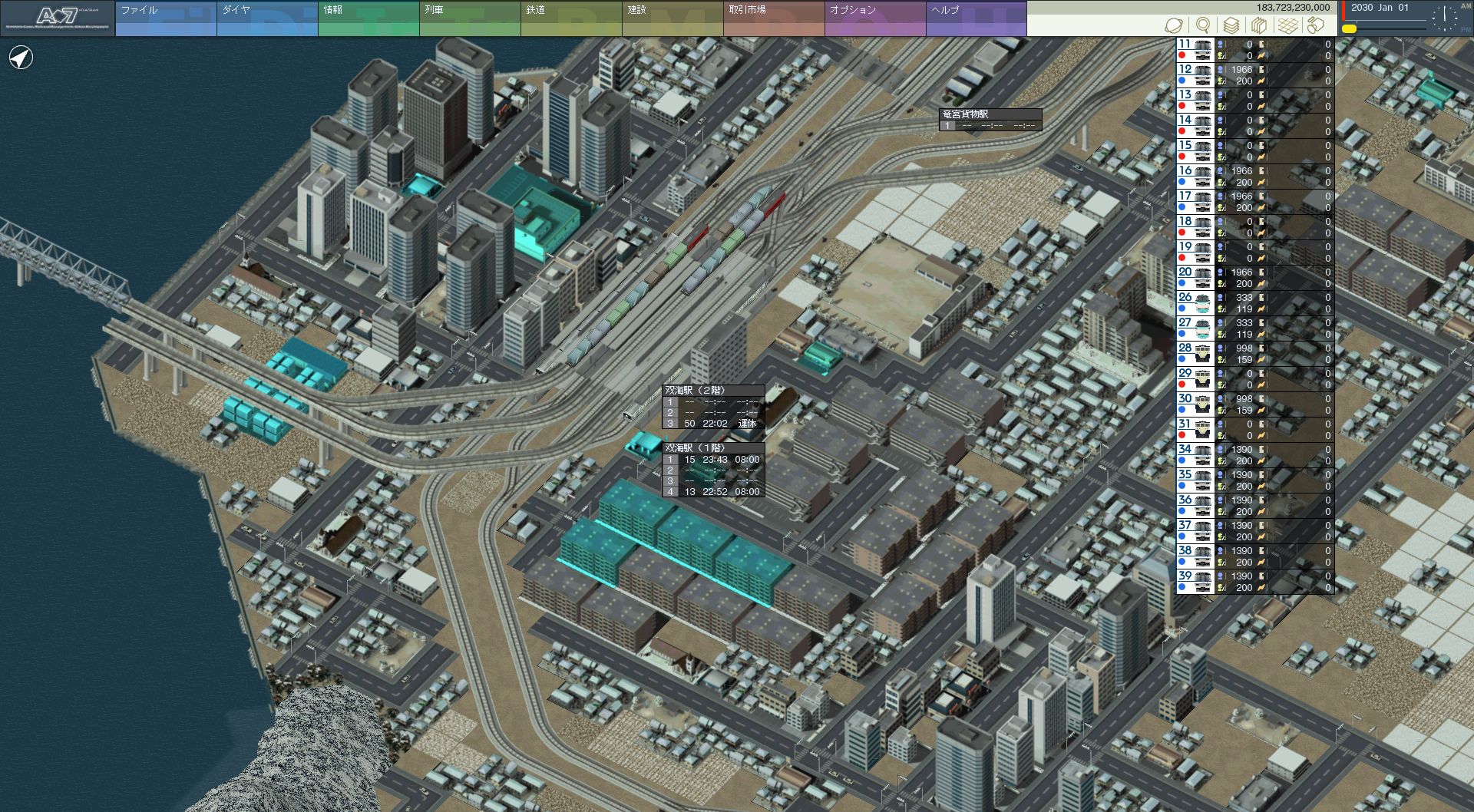Click the A7 game logo
Viewport: 1474px width, 812px height.
[58, 18]
